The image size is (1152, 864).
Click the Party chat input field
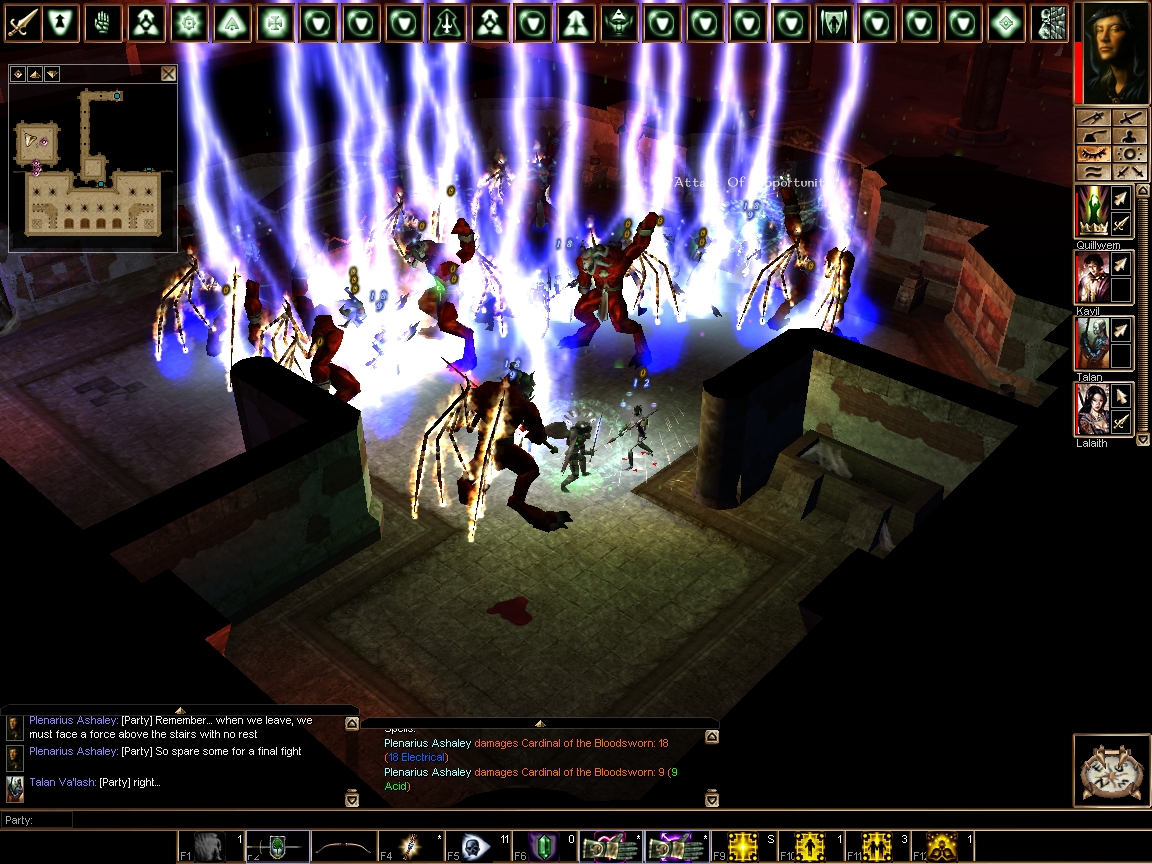pos(600,820)
